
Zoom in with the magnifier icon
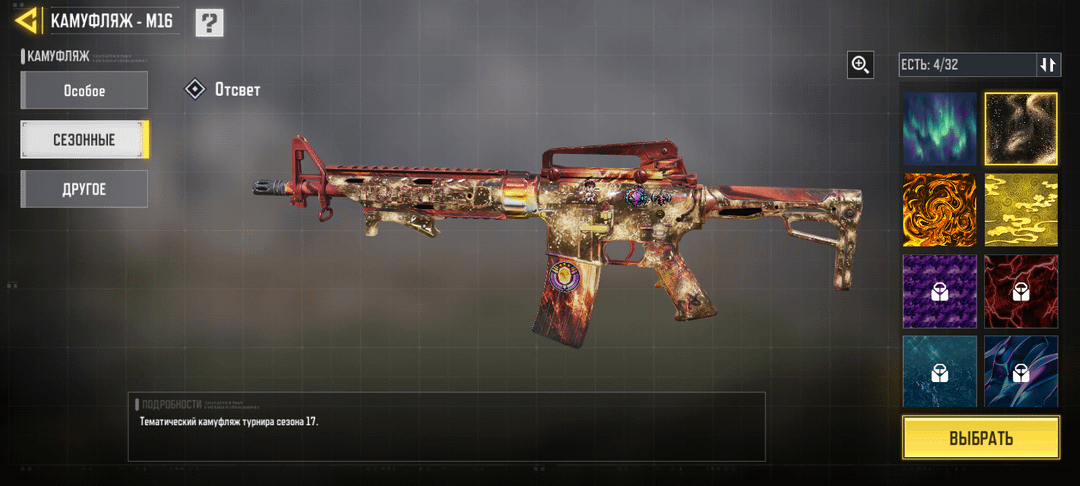click(860, 65)
